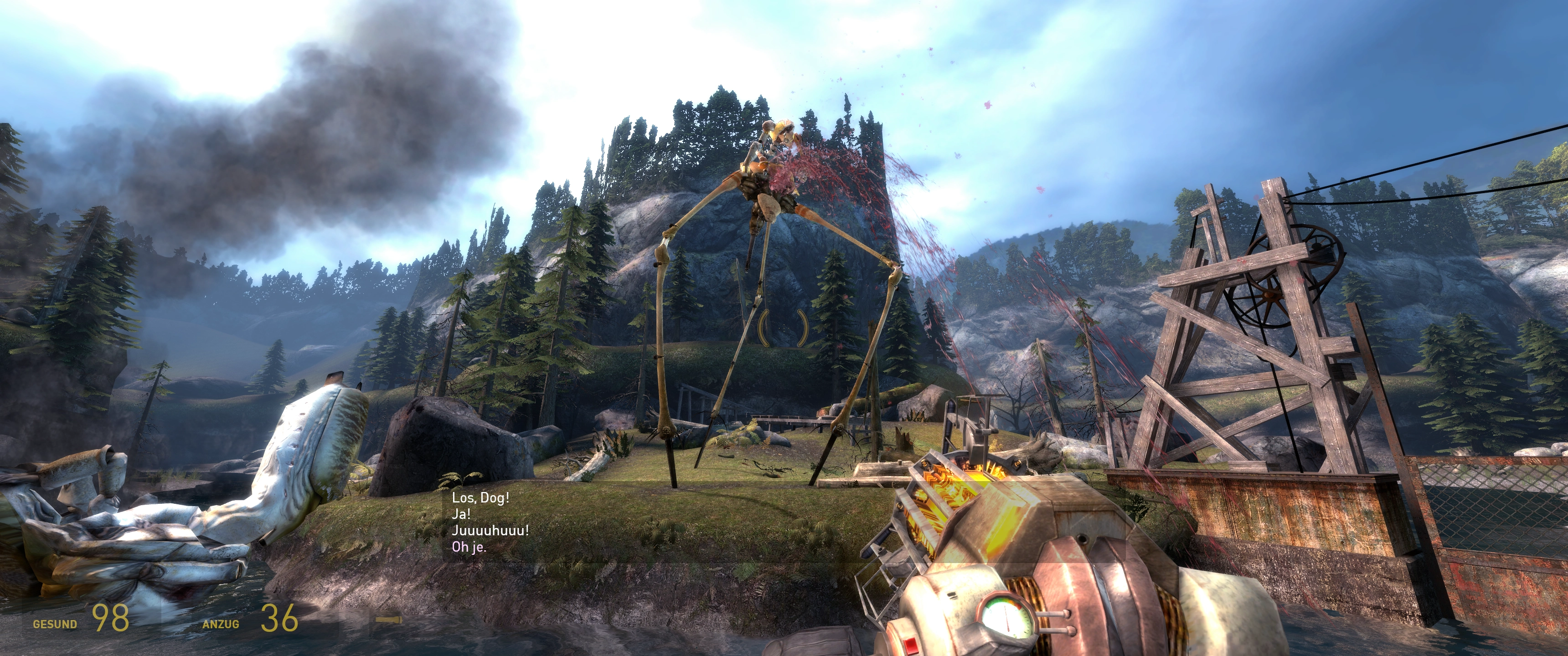Click the flashlight icon in the HUD

click(388, 620)
